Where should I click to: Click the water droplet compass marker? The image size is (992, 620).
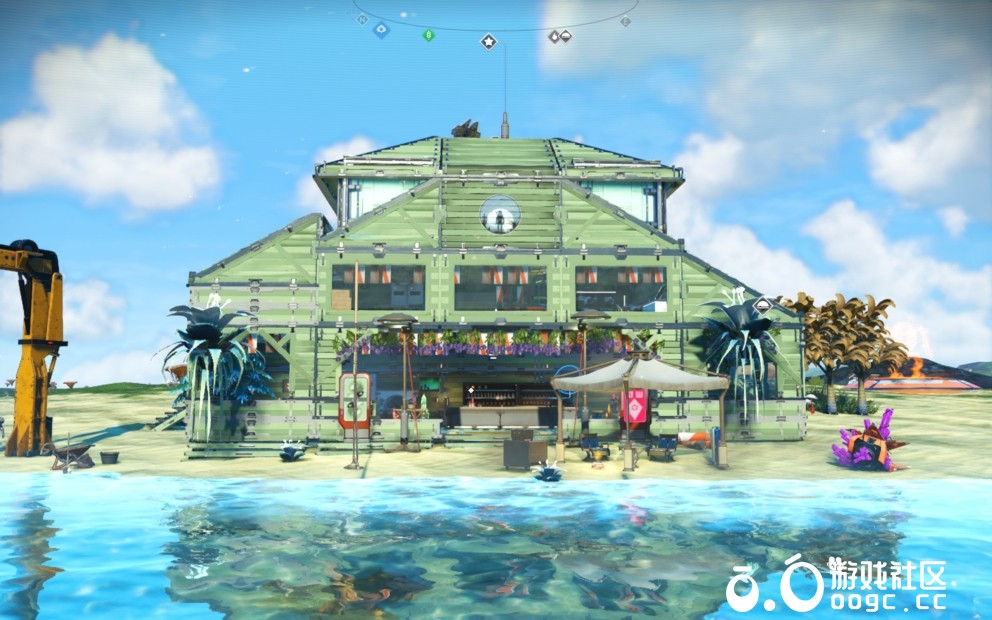click(x=553, y=37)
